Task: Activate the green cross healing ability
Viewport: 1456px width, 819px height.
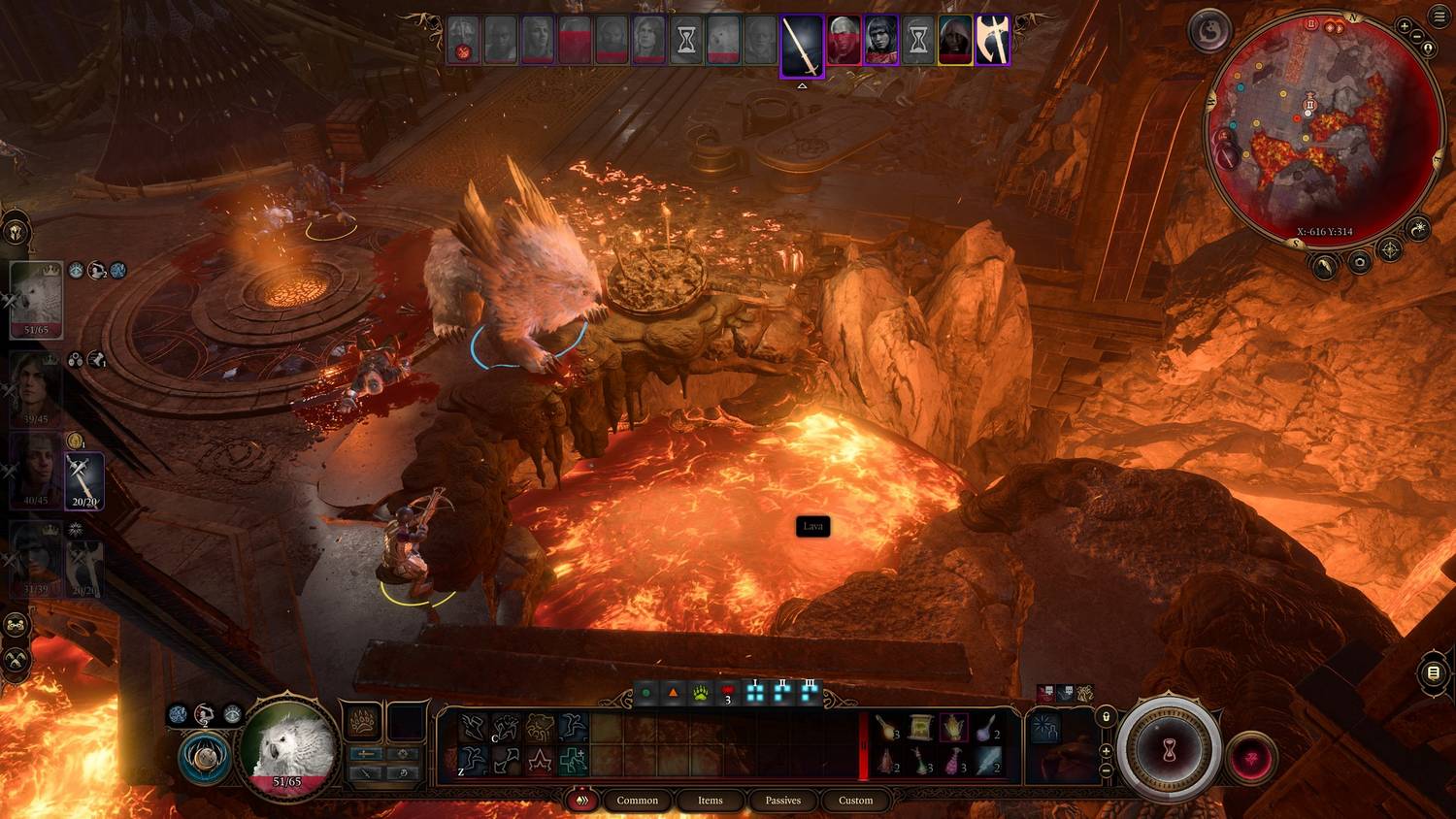Action: pyautogui.click(x=573, y=760)
